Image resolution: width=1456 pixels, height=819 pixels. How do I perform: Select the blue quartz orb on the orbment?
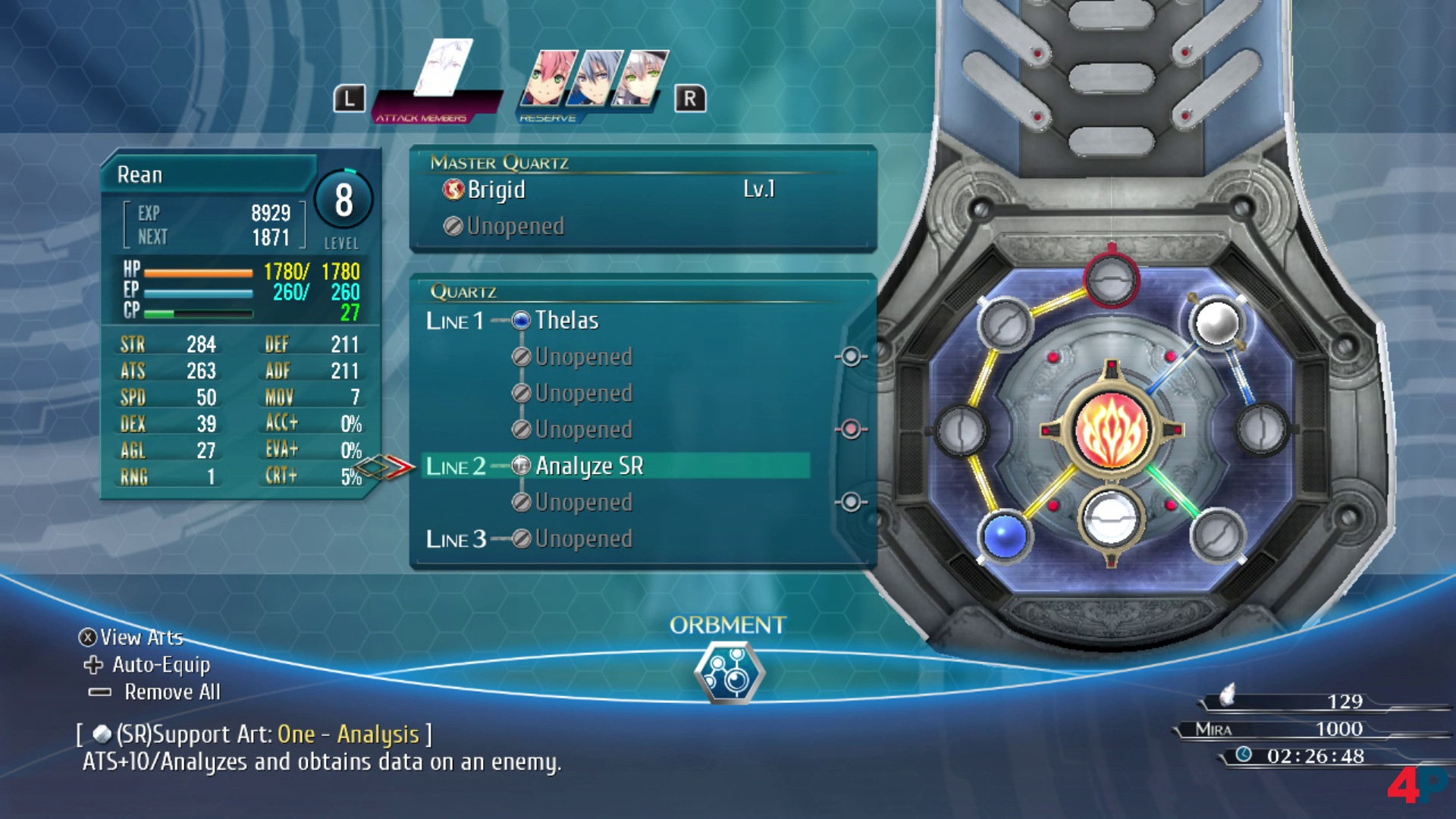(1005, 535)
